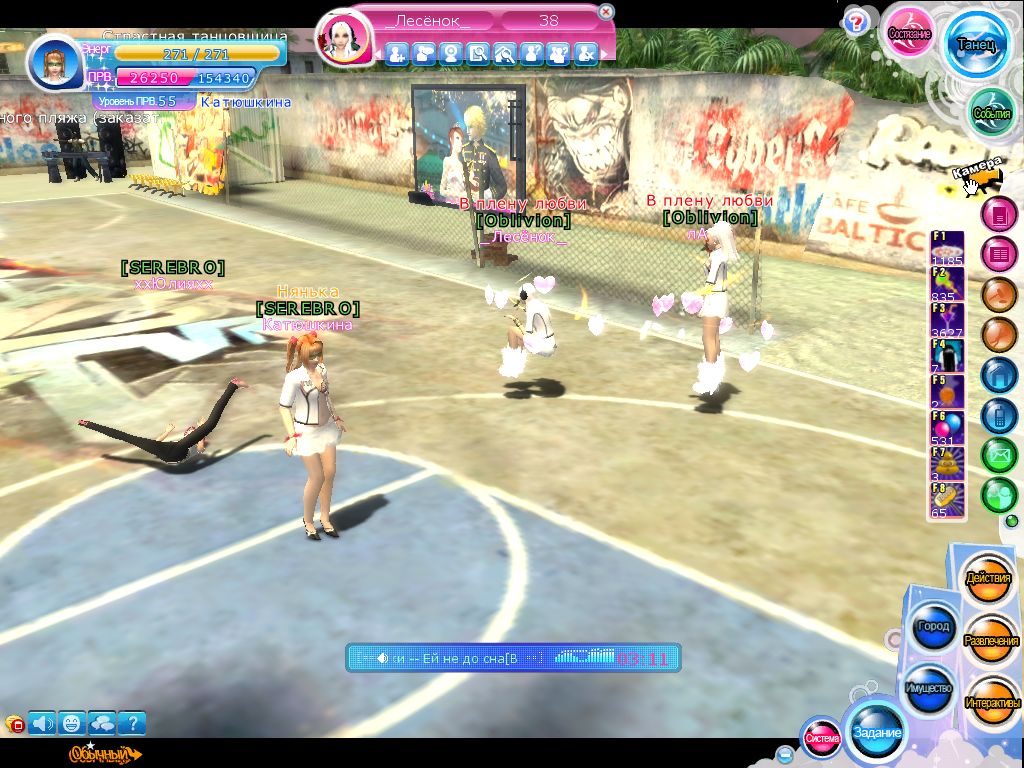Toggle the speaker sound button
Viewport: 1024px width, 768px height.
[x=42, y=722]
